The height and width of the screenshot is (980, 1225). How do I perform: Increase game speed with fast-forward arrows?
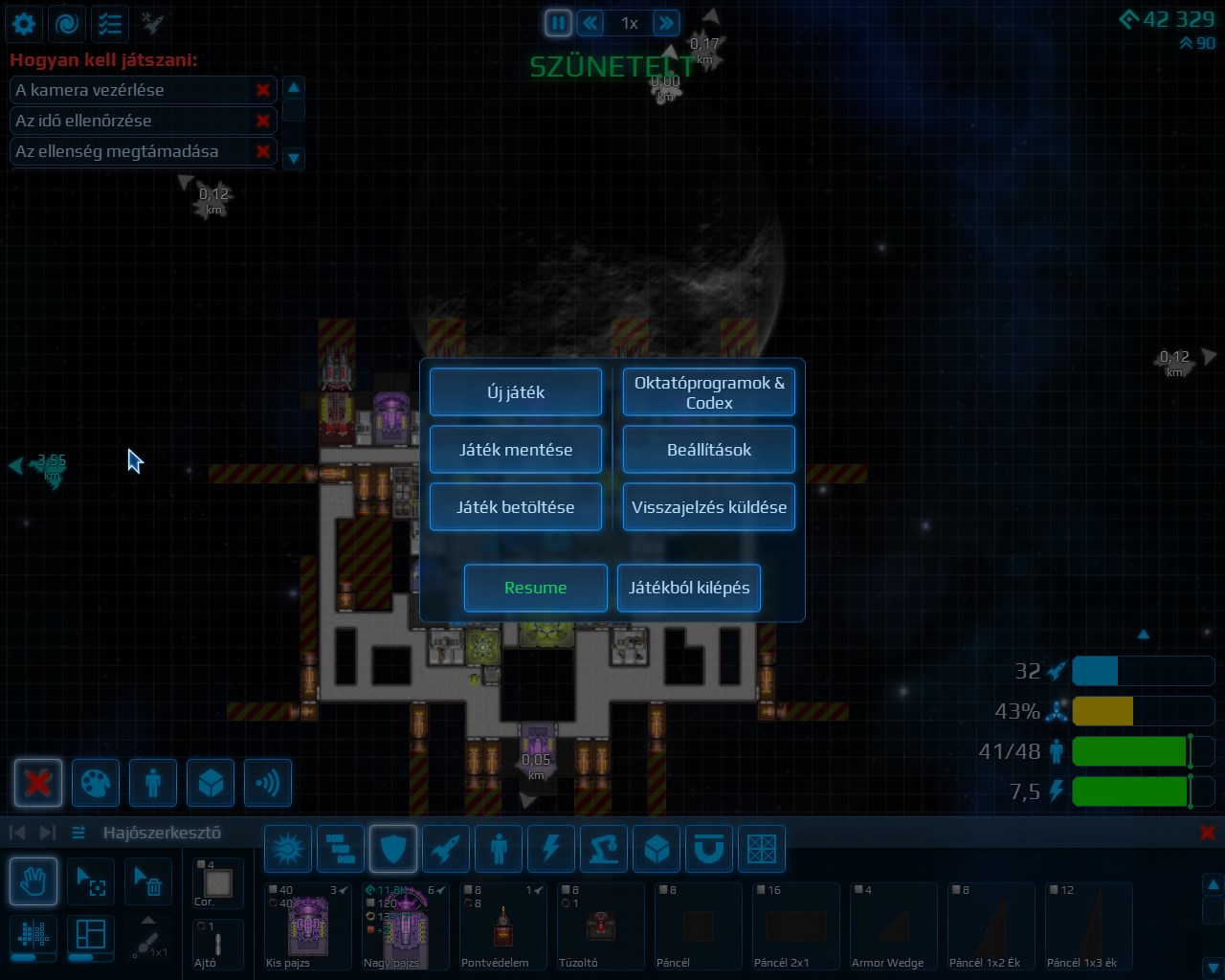666,22
